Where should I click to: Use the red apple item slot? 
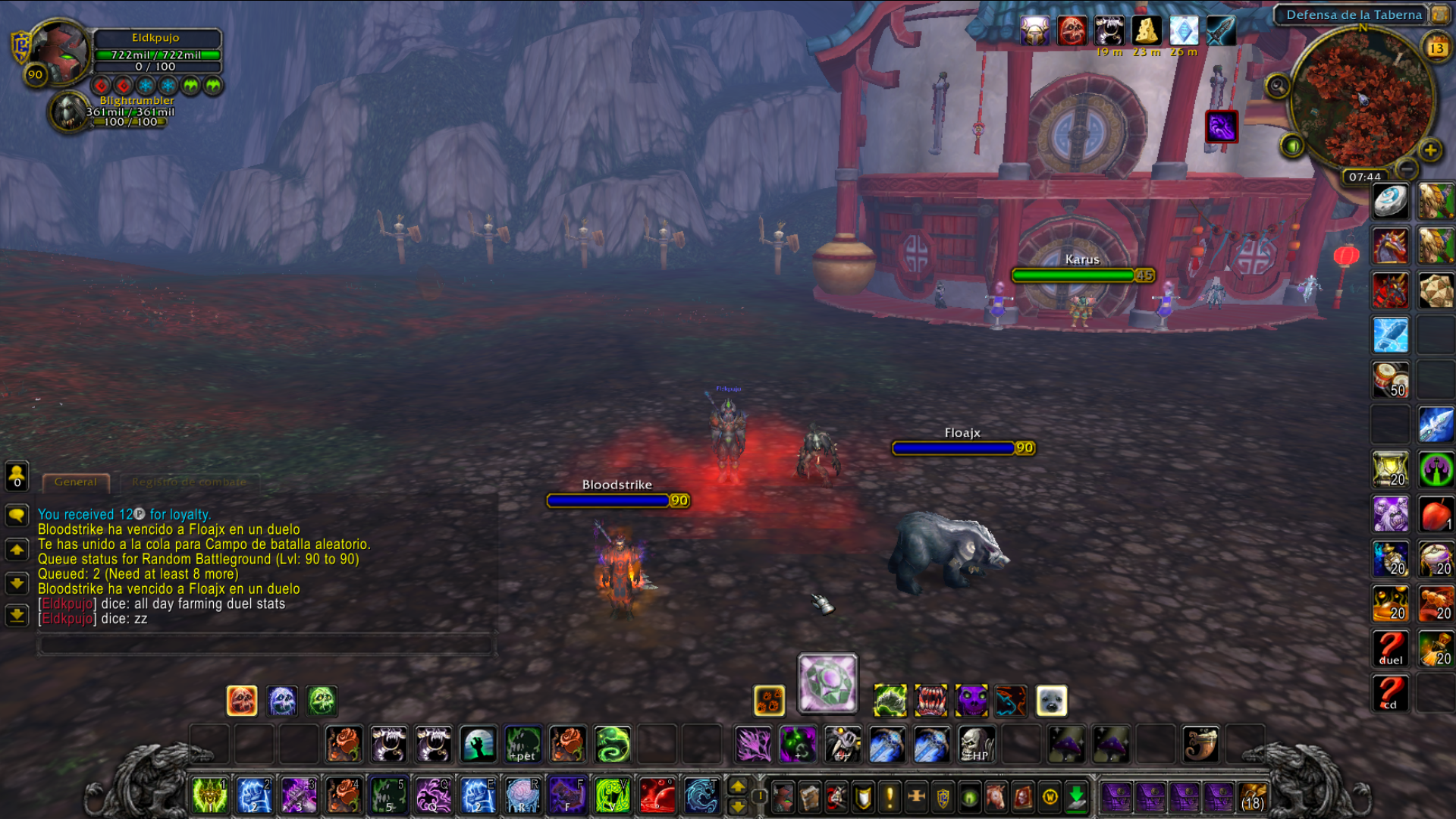[x=1436, y=515]
